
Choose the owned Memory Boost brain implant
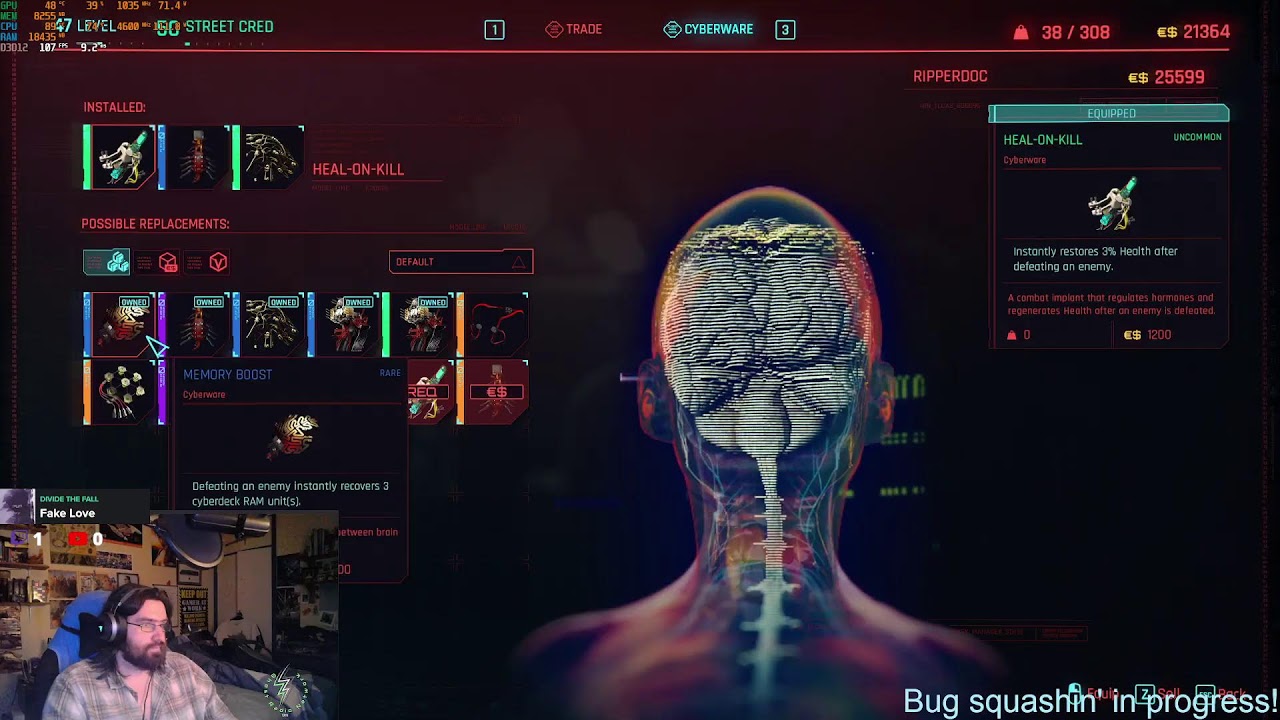pos(120,324)
